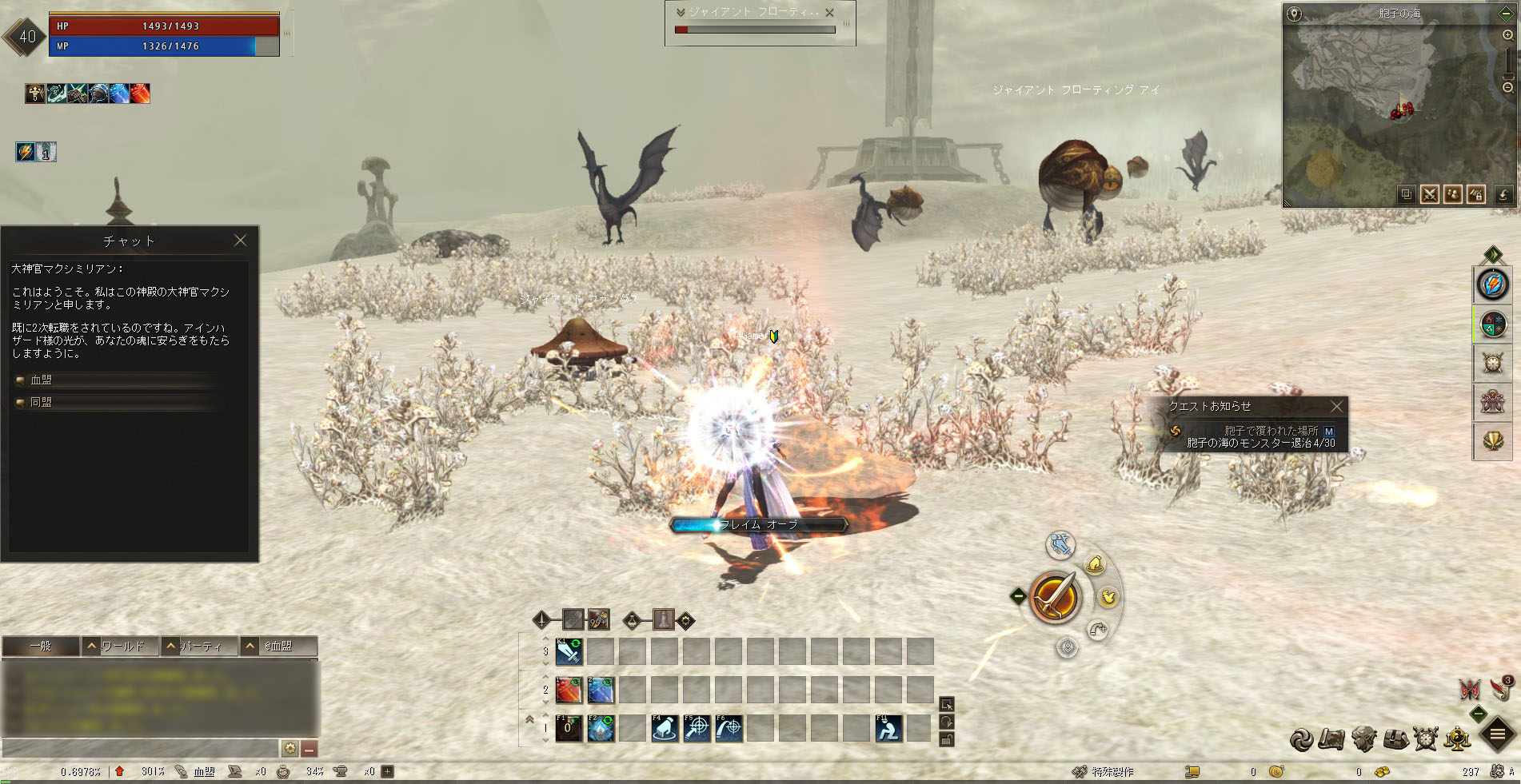
Task: Zoom out on the minimap
Action: pos(1507,88)
